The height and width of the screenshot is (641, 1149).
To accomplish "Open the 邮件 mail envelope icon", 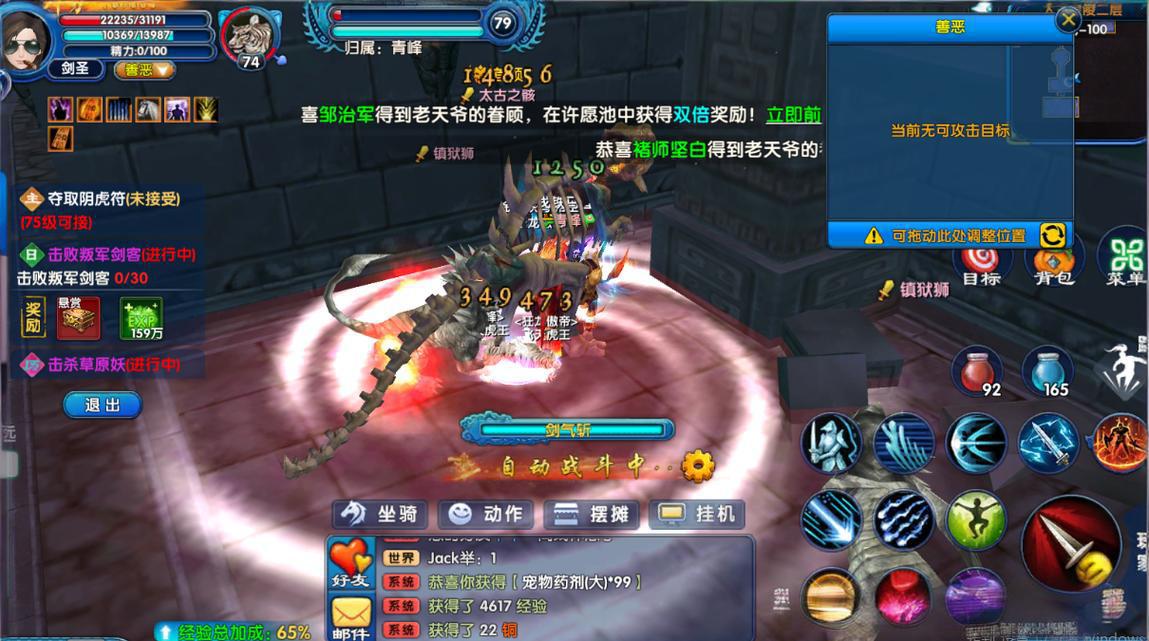I will [350, 617].
